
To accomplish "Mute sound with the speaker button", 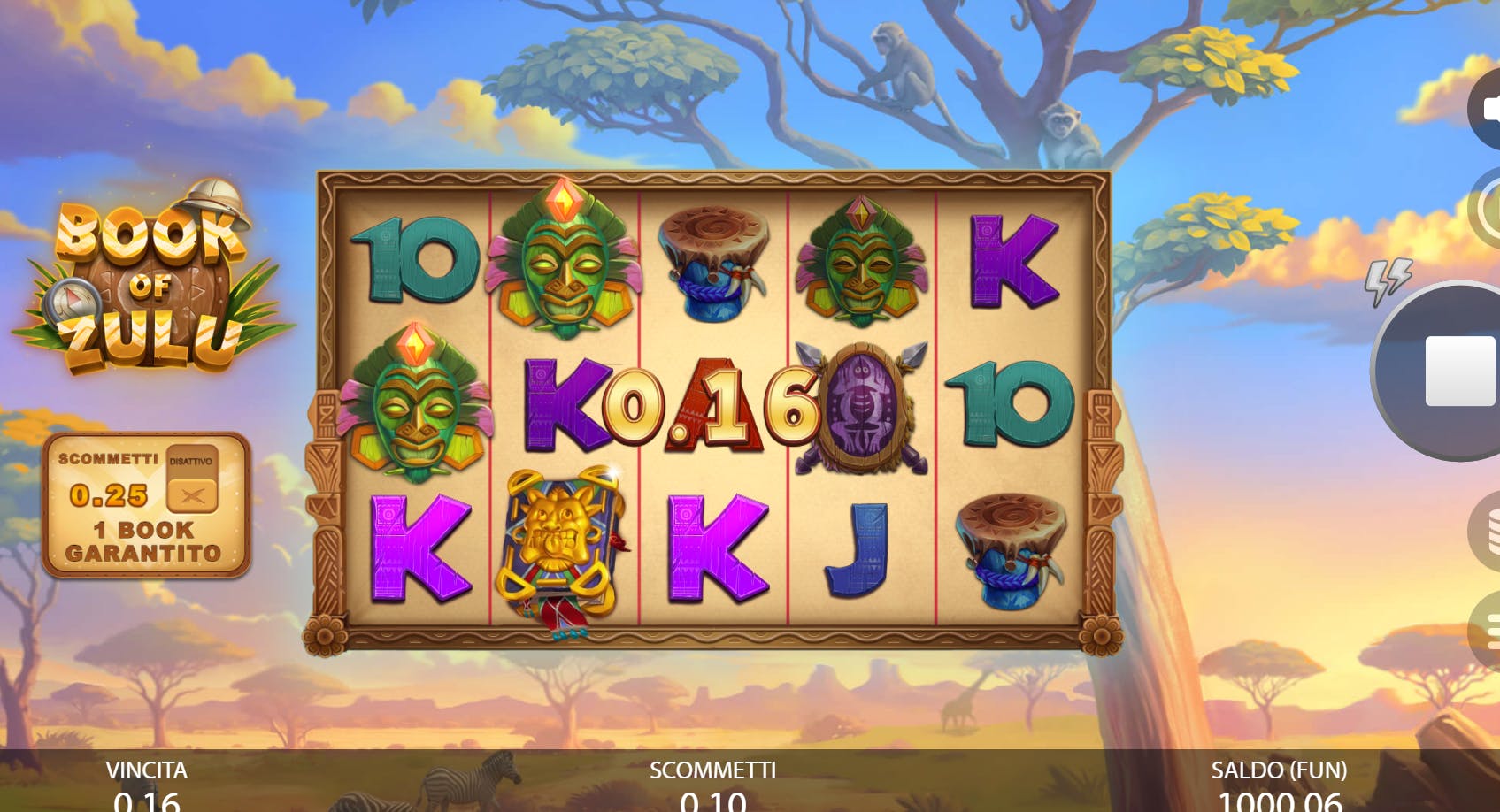I will coord(1487,109).
